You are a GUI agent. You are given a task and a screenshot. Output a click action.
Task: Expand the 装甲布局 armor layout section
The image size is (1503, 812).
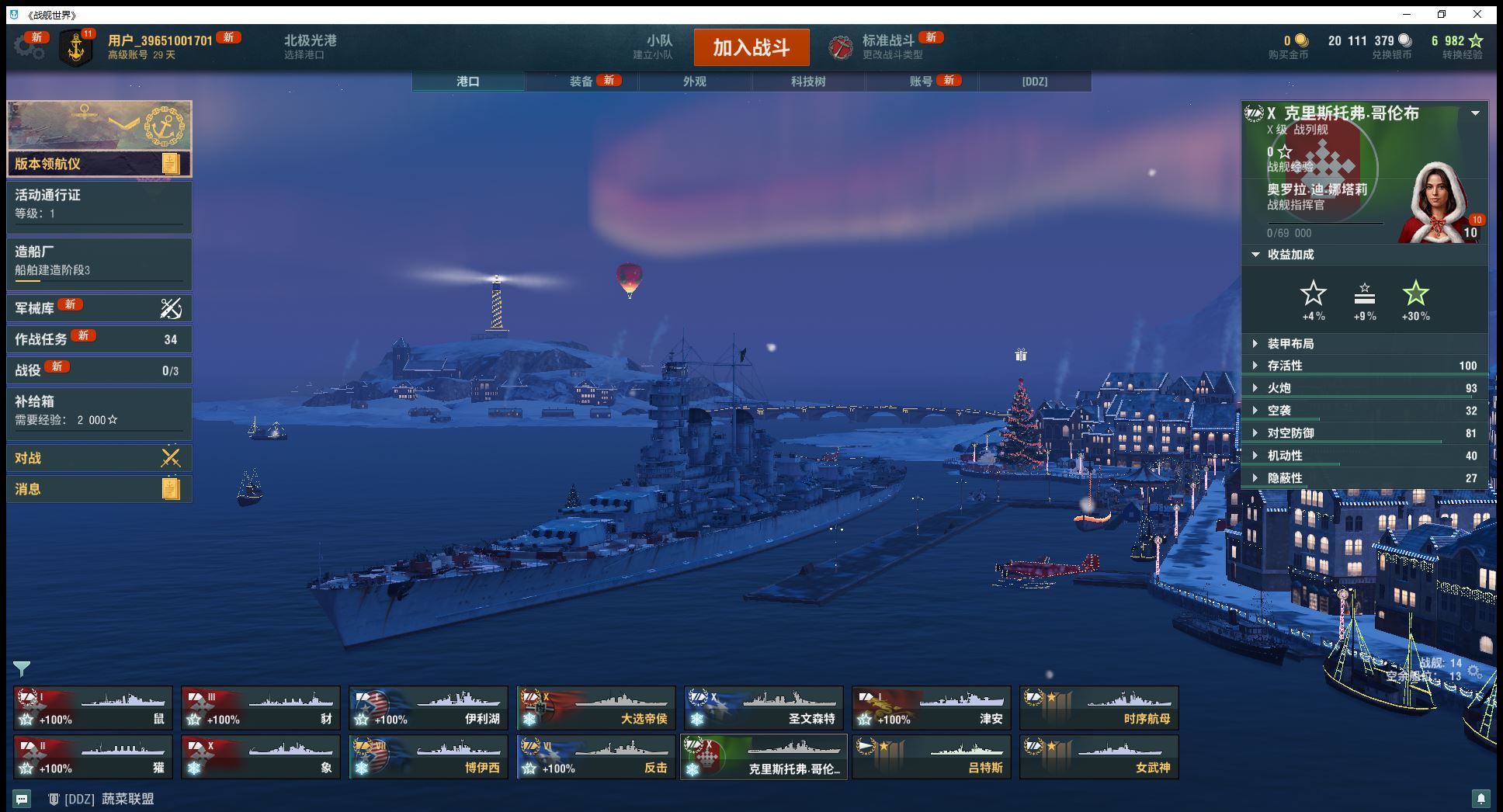point(1290,344)
